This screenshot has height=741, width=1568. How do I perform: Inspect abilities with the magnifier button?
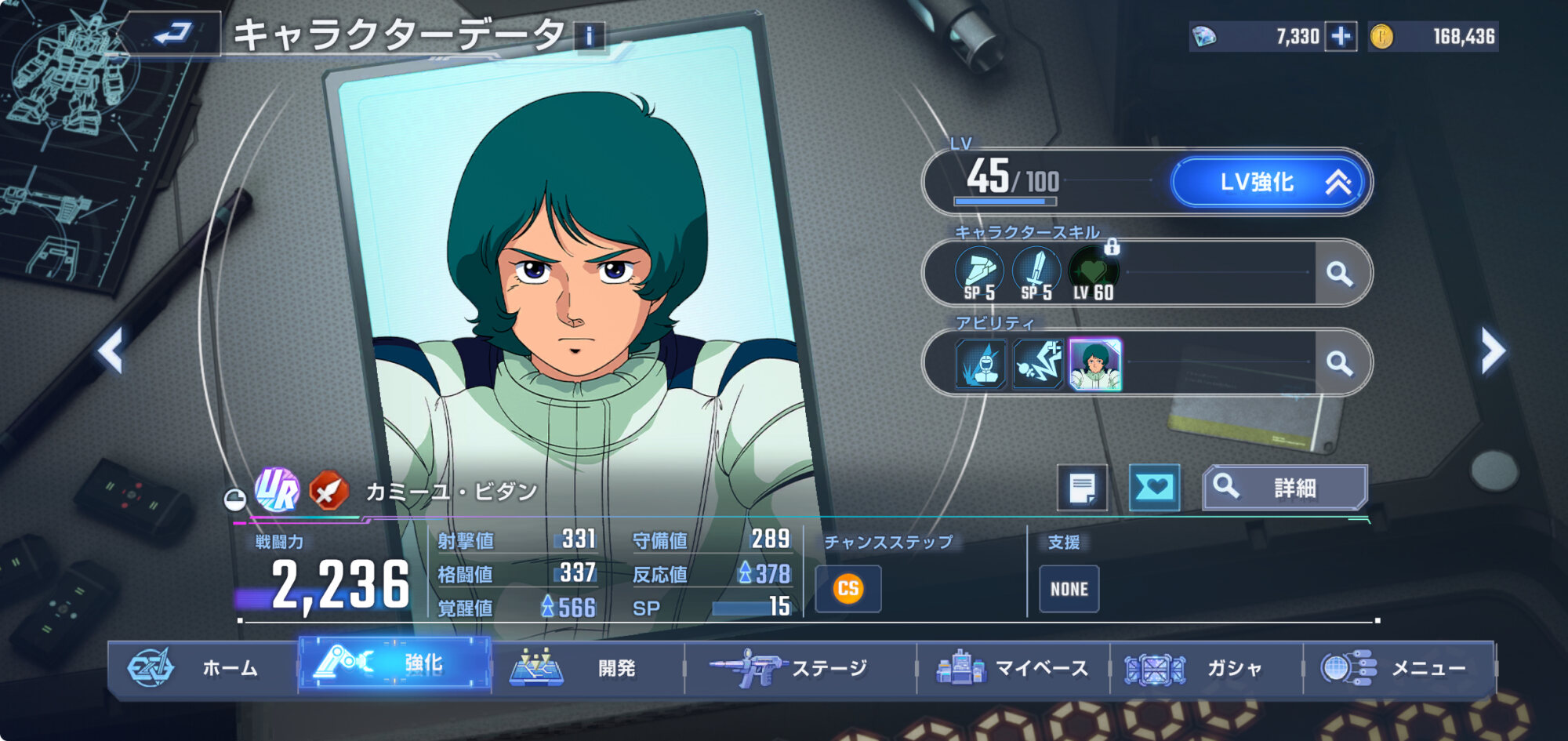[1339, 363]
